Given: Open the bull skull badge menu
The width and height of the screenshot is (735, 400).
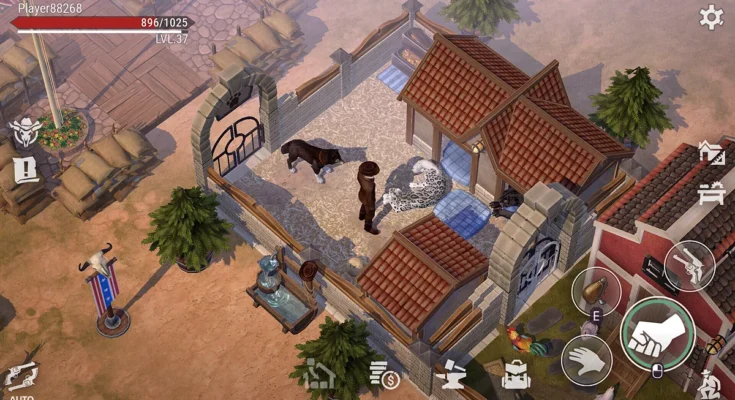Looking at the screenshot, I should (23, 132).
